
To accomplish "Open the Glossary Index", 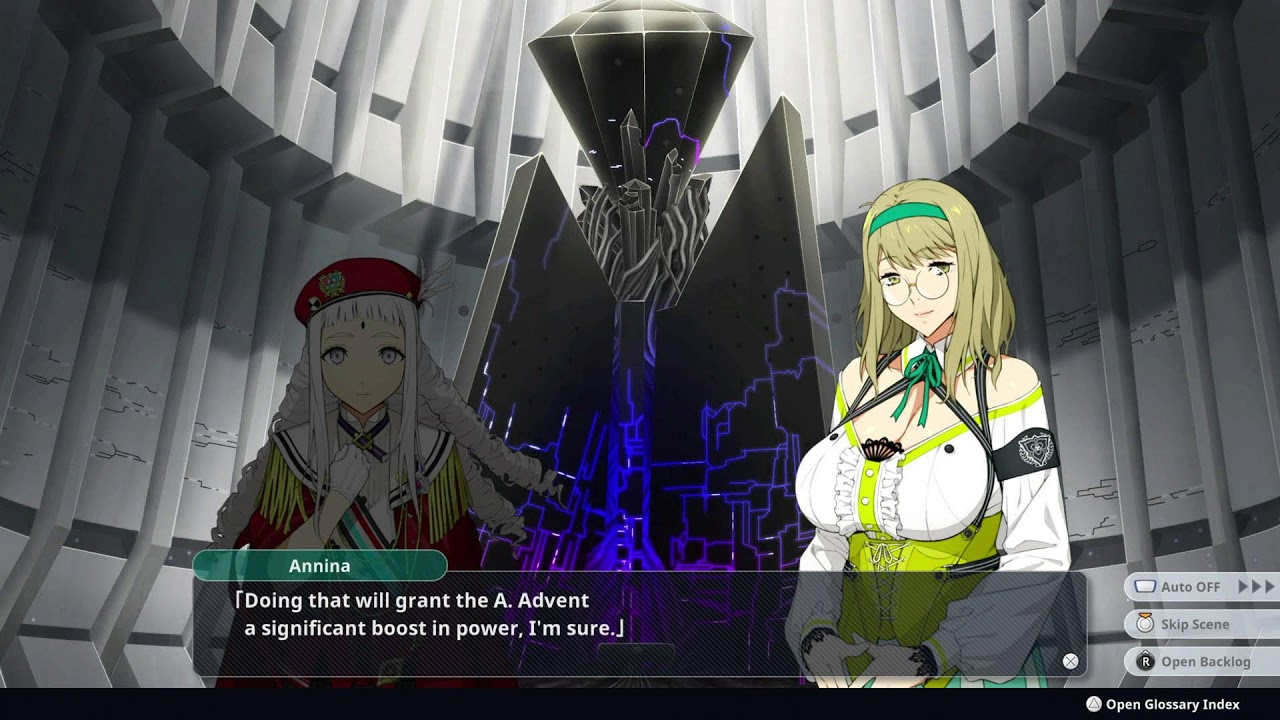I will (x=1171, y=704).
